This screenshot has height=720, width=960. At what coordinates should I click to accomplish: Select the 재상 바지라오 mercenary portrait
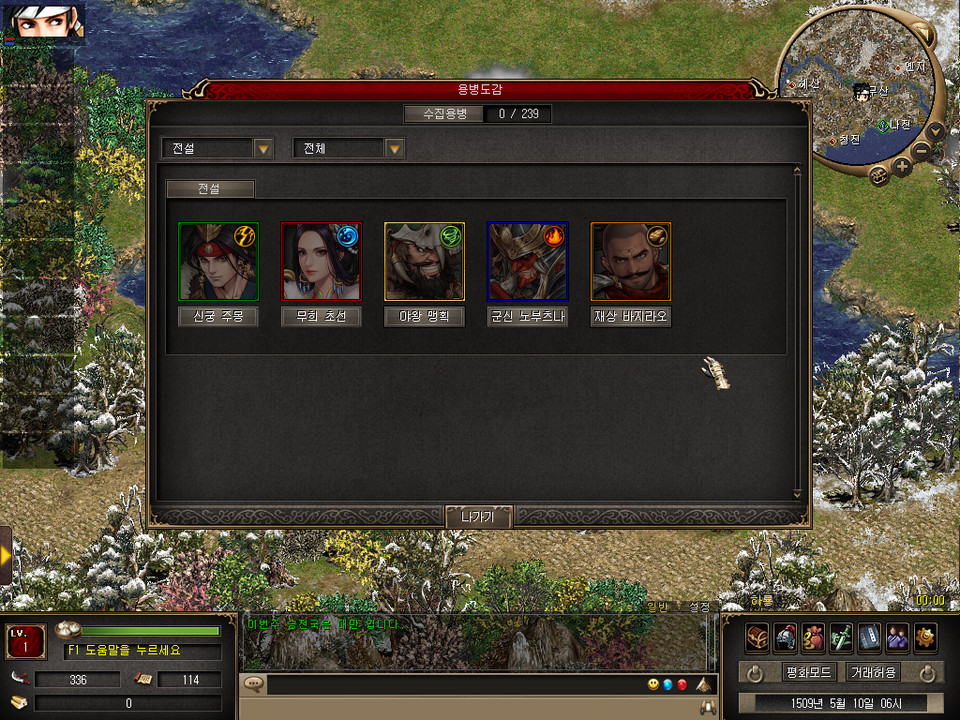630,261
